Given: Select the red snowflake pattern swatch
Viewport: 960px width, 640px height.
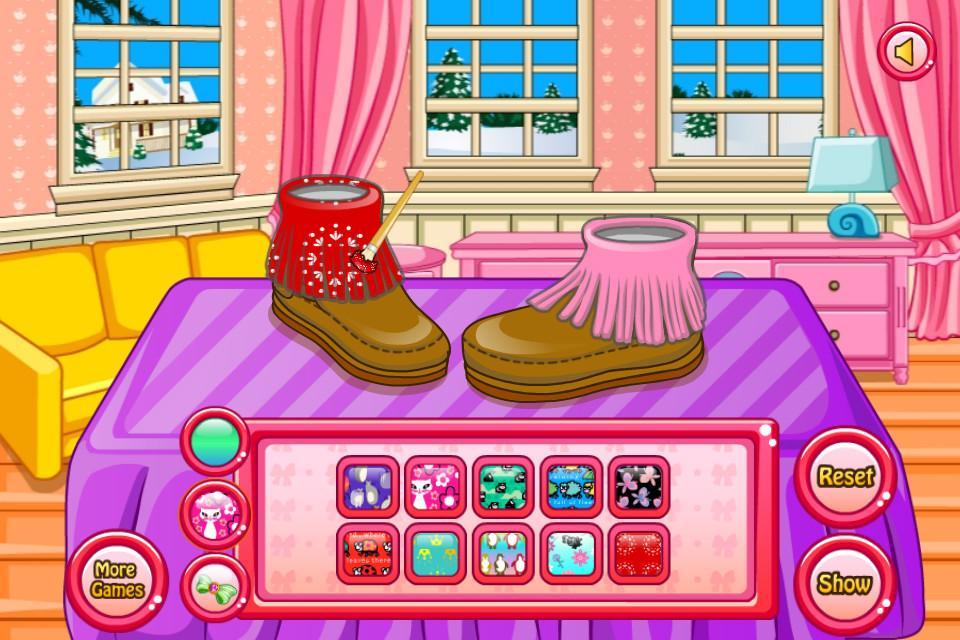Looking at the screenshot, I should coord(639,553).
